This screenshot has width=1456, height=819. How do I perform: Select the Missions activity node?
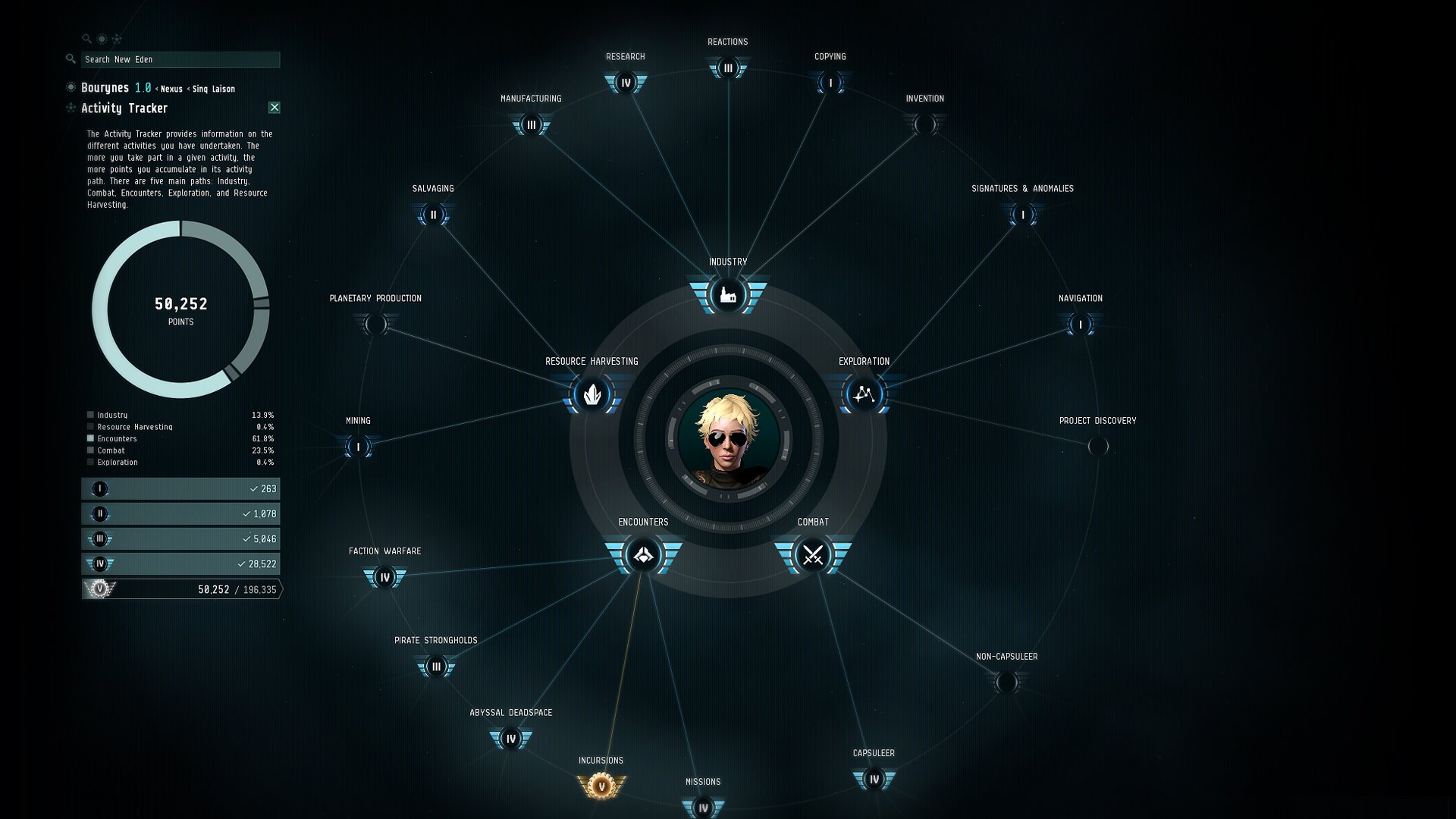click(x=703, y=808)
